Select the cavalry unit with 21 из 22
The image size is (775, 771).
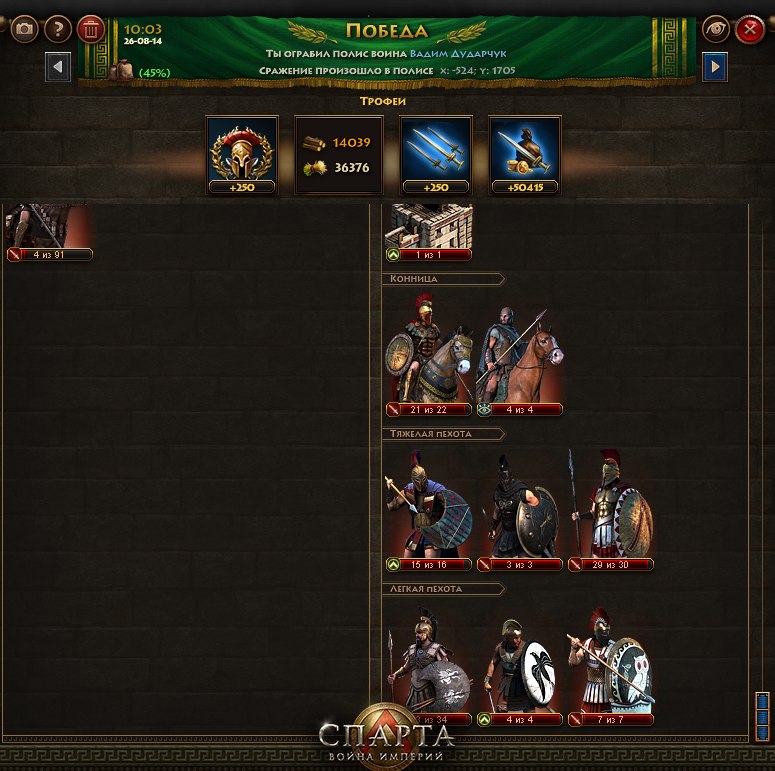point(429,356)
